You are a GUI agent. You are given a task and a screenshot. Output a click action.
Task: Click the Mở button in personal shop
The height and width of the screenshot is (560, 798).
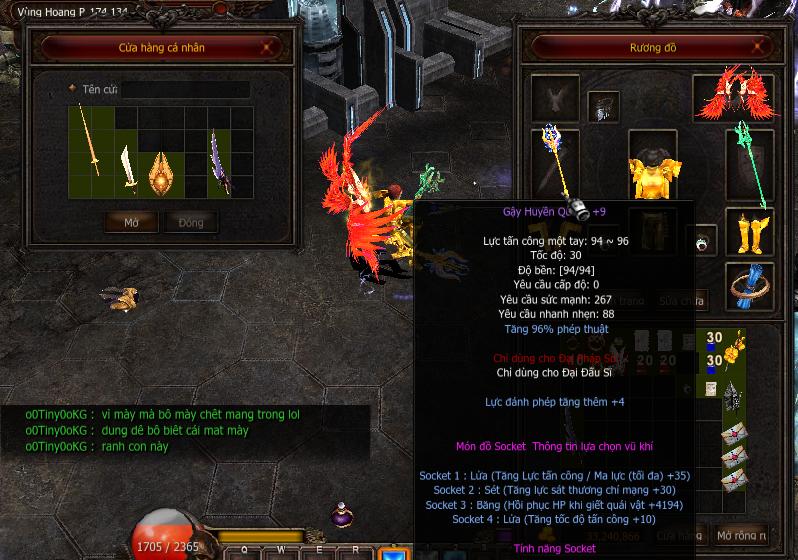131,223
